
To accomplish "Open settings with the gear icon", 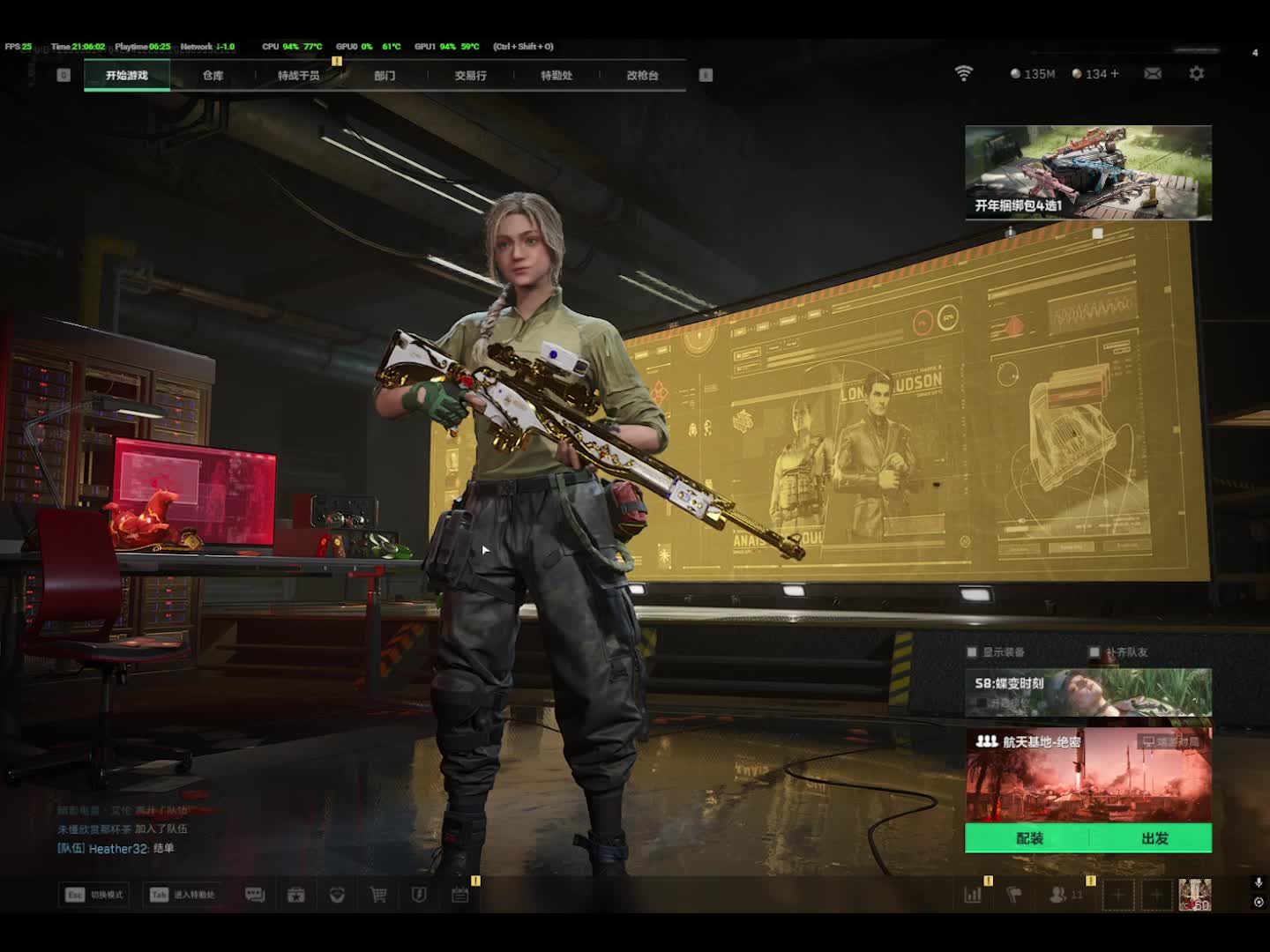I will [1197, 74].
